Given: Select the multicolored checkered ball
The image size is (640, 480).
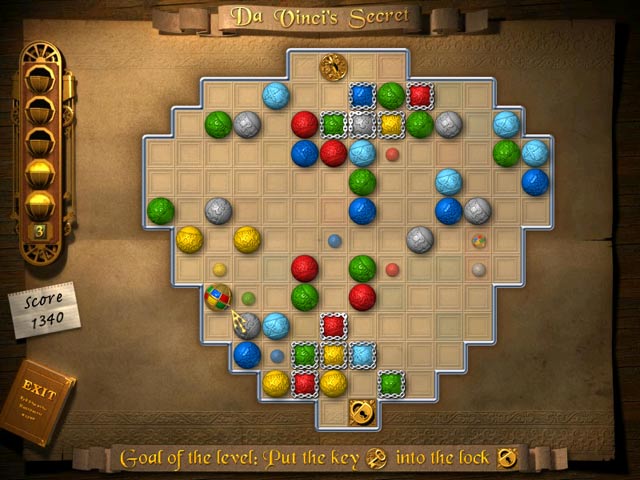Looking at the screenshot, I should pyautogui.click(x=218, y=297).
